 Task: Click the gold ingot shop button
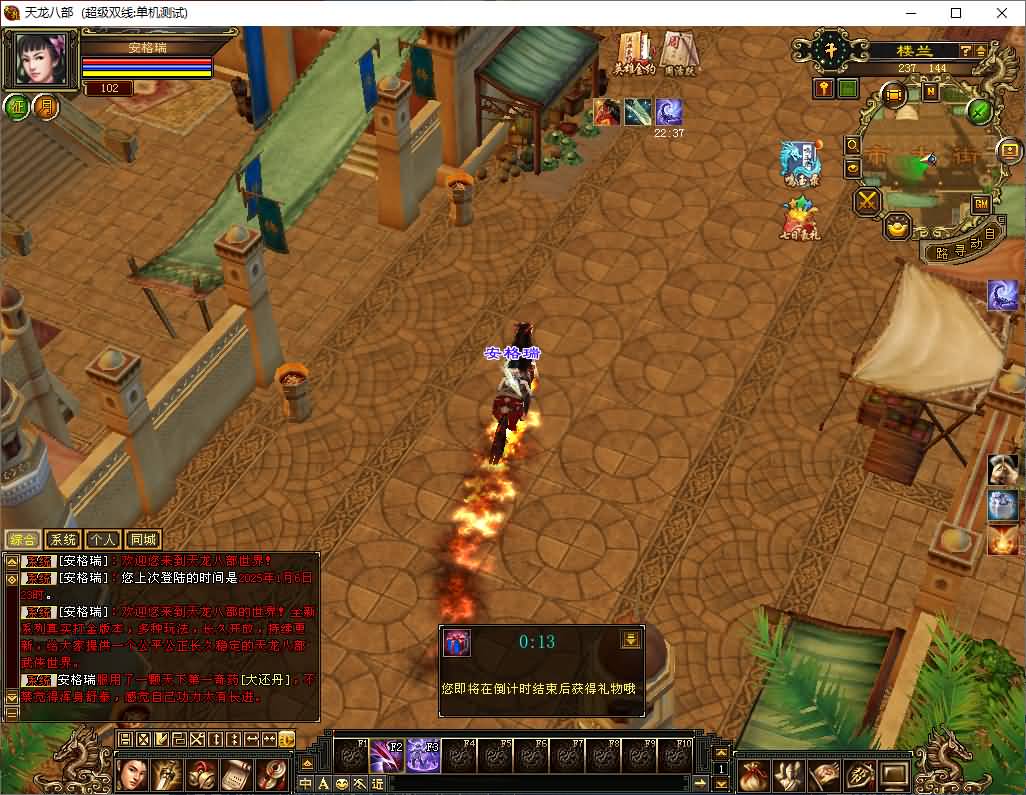coord(897,227)
